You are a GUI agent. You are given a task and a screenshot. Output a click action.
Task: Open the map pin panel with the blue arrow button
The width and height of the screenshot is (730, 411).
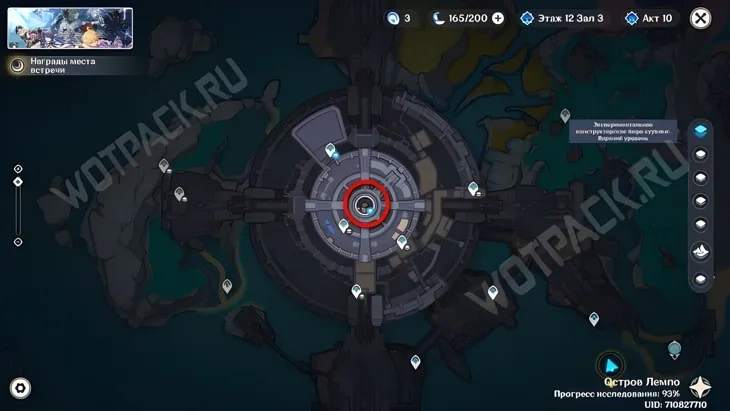610,366
